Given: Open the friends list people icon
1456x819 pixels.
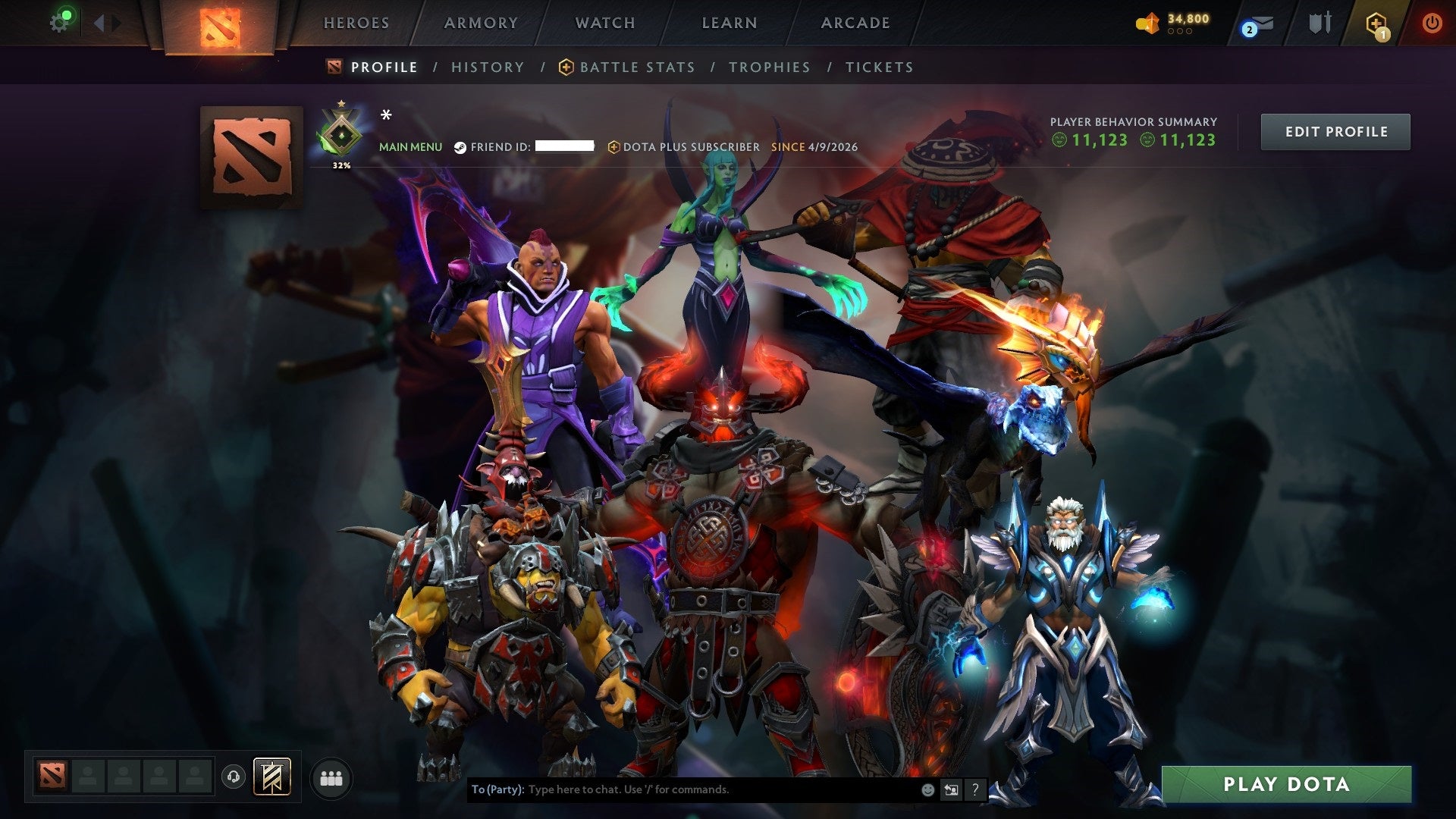Looking at the screenshot, I should [331, 776].
